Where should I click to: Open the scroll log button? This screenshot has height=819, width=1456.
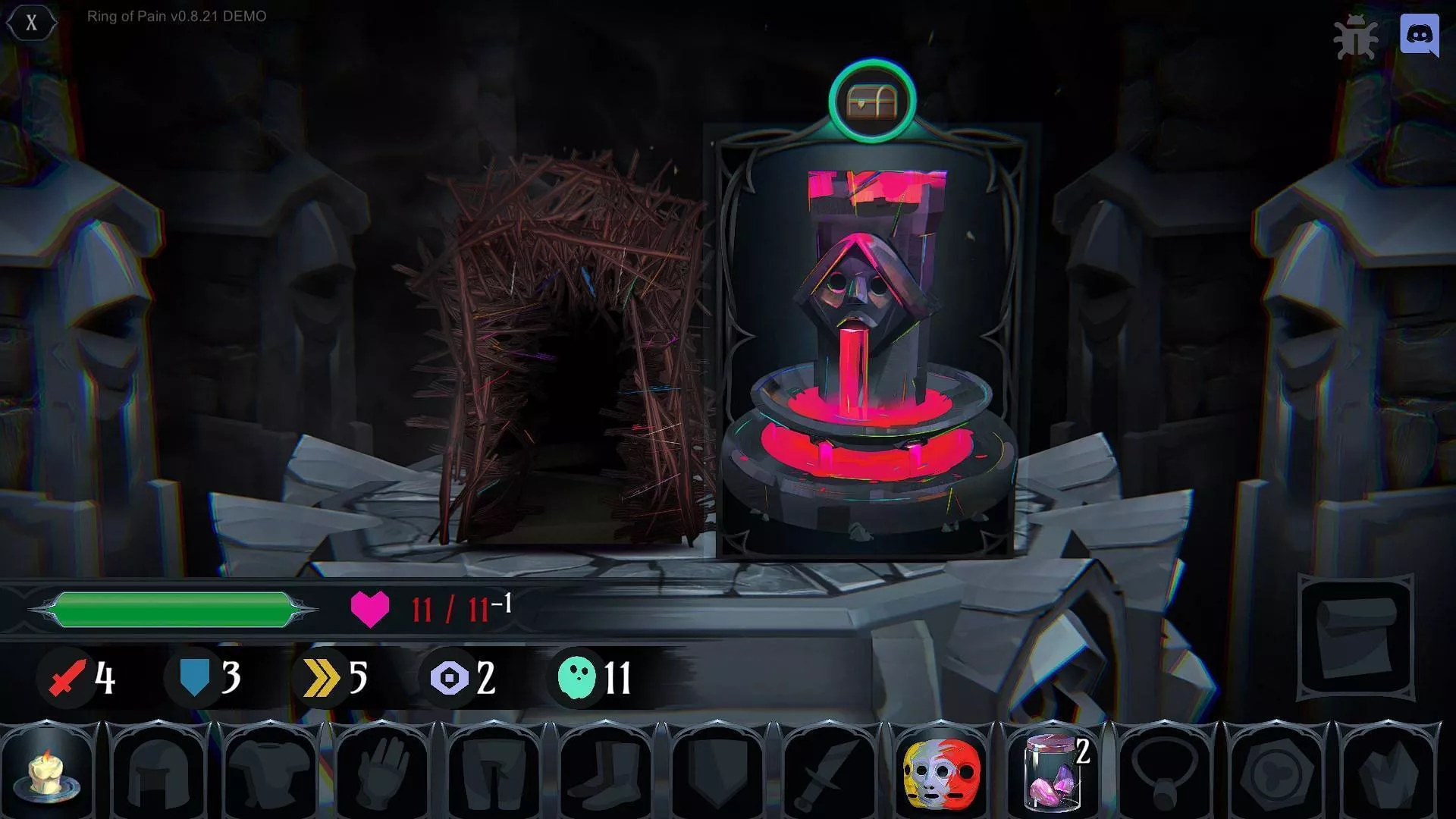1357,639
